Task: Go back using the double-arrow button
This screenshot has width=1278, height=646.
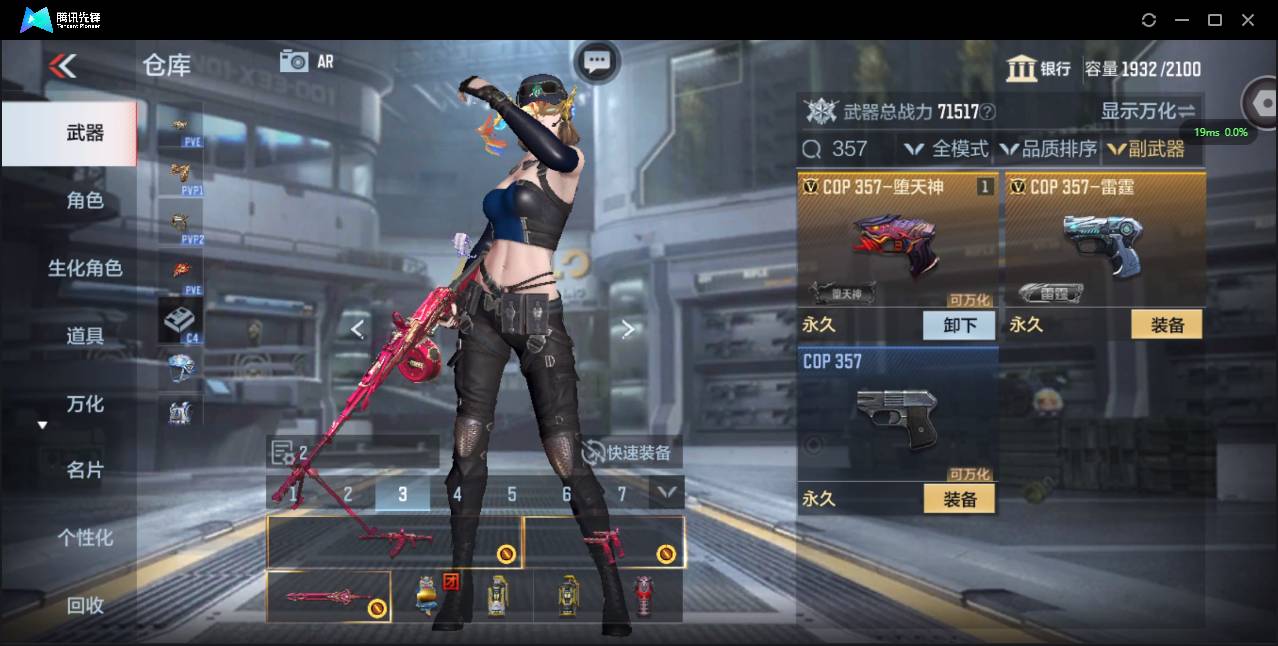Action: coord(62,66)
